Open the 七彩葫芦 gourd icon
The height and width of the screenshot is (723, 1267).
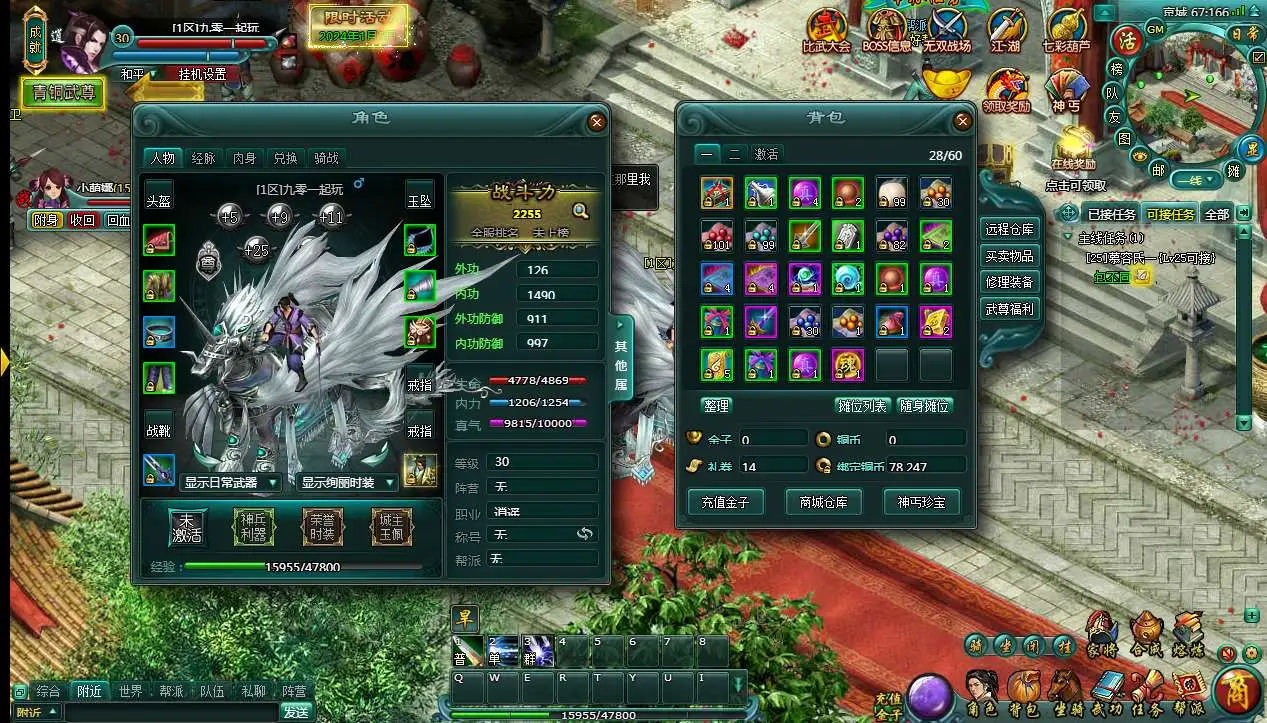1066,34
